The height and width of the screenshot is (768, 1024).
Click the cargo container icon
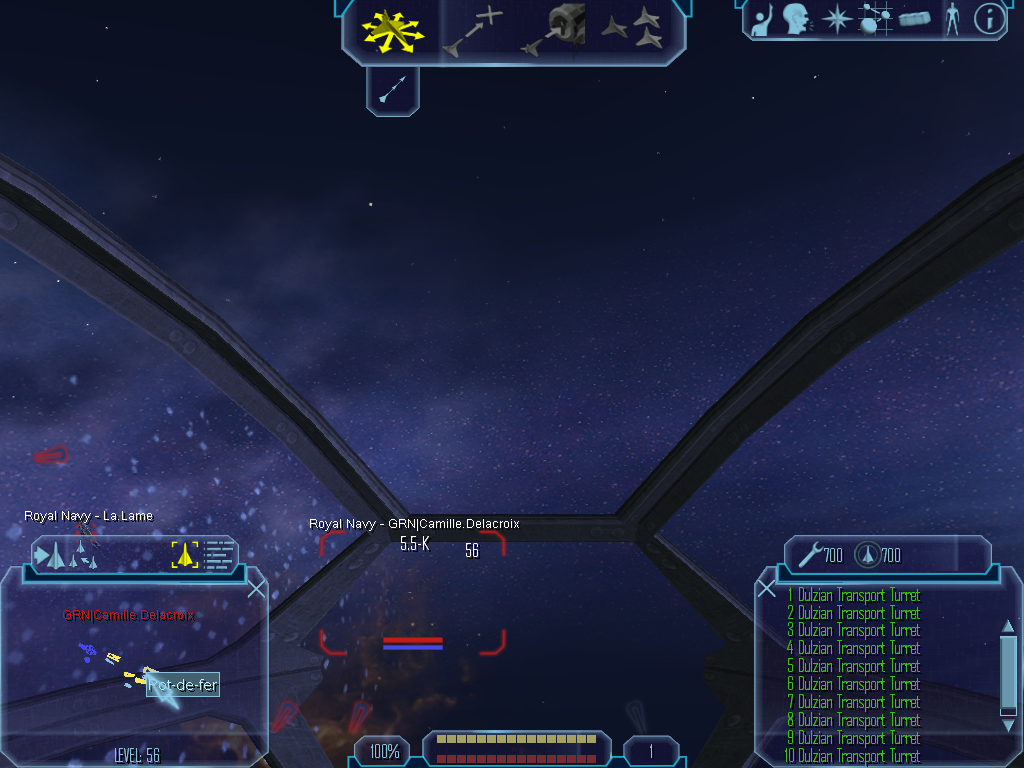tap(915, 19)
